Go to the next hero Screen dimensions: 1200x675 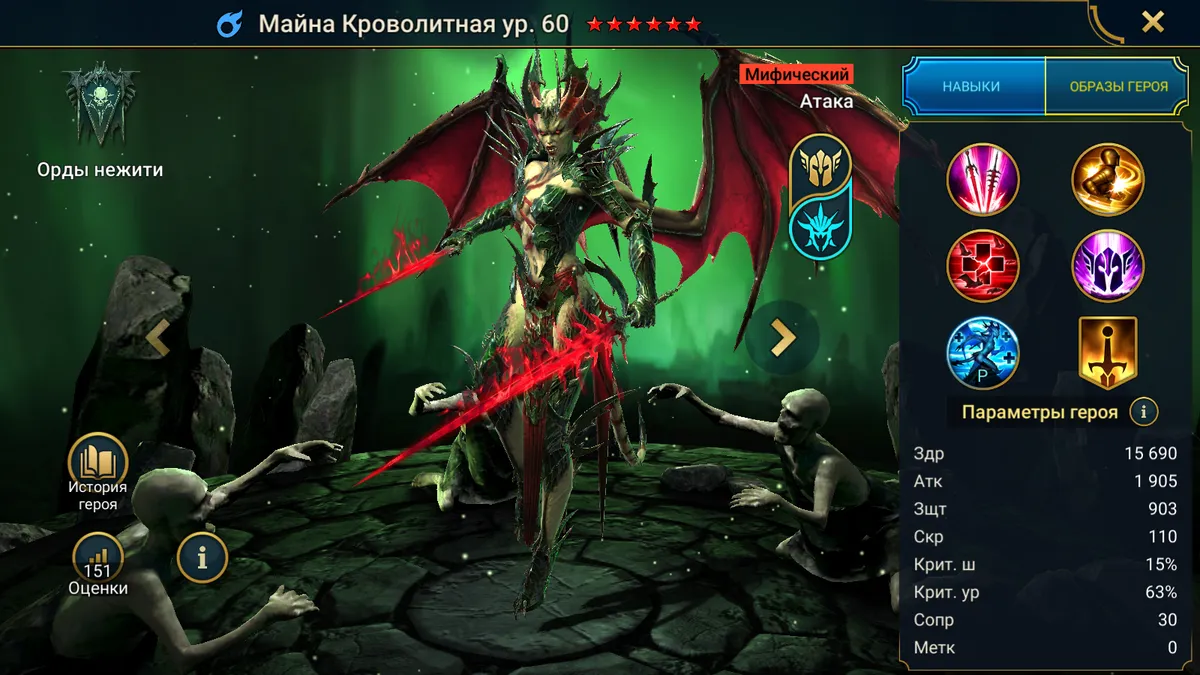[x=782, y=338]
